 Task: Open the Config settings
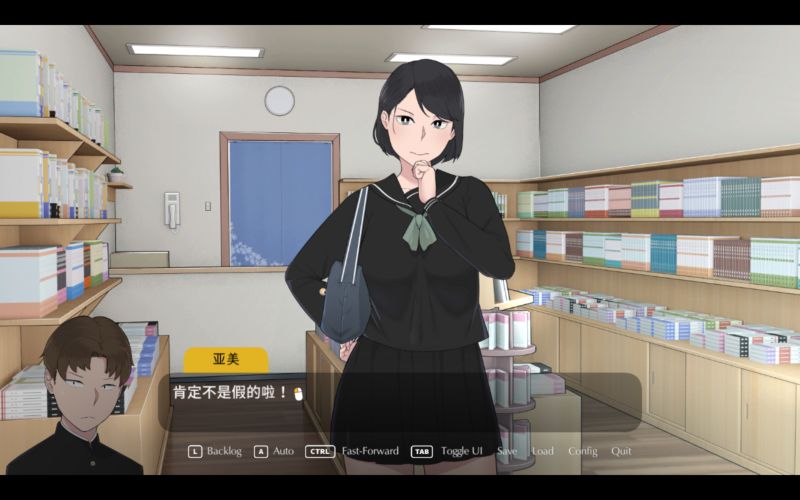pos(582,451)
